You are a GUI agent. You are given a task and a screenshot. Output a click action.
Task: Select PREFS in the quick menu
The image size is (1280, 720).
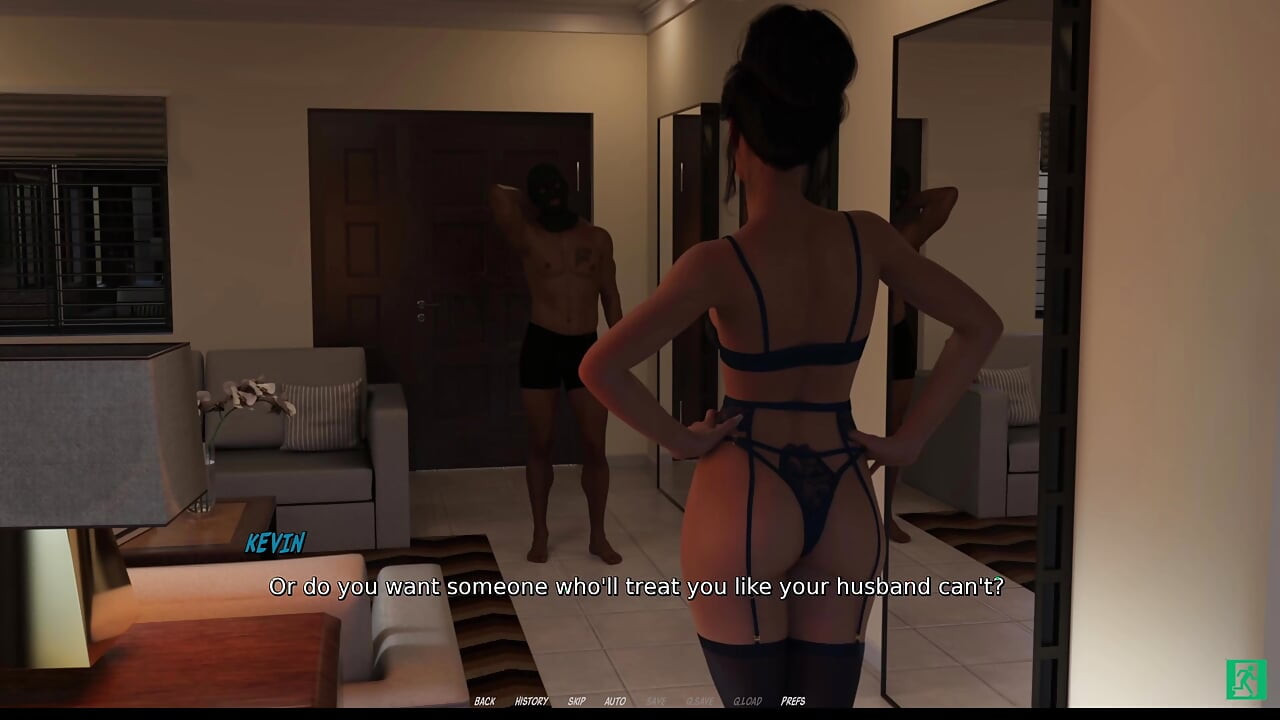point(793,701)
